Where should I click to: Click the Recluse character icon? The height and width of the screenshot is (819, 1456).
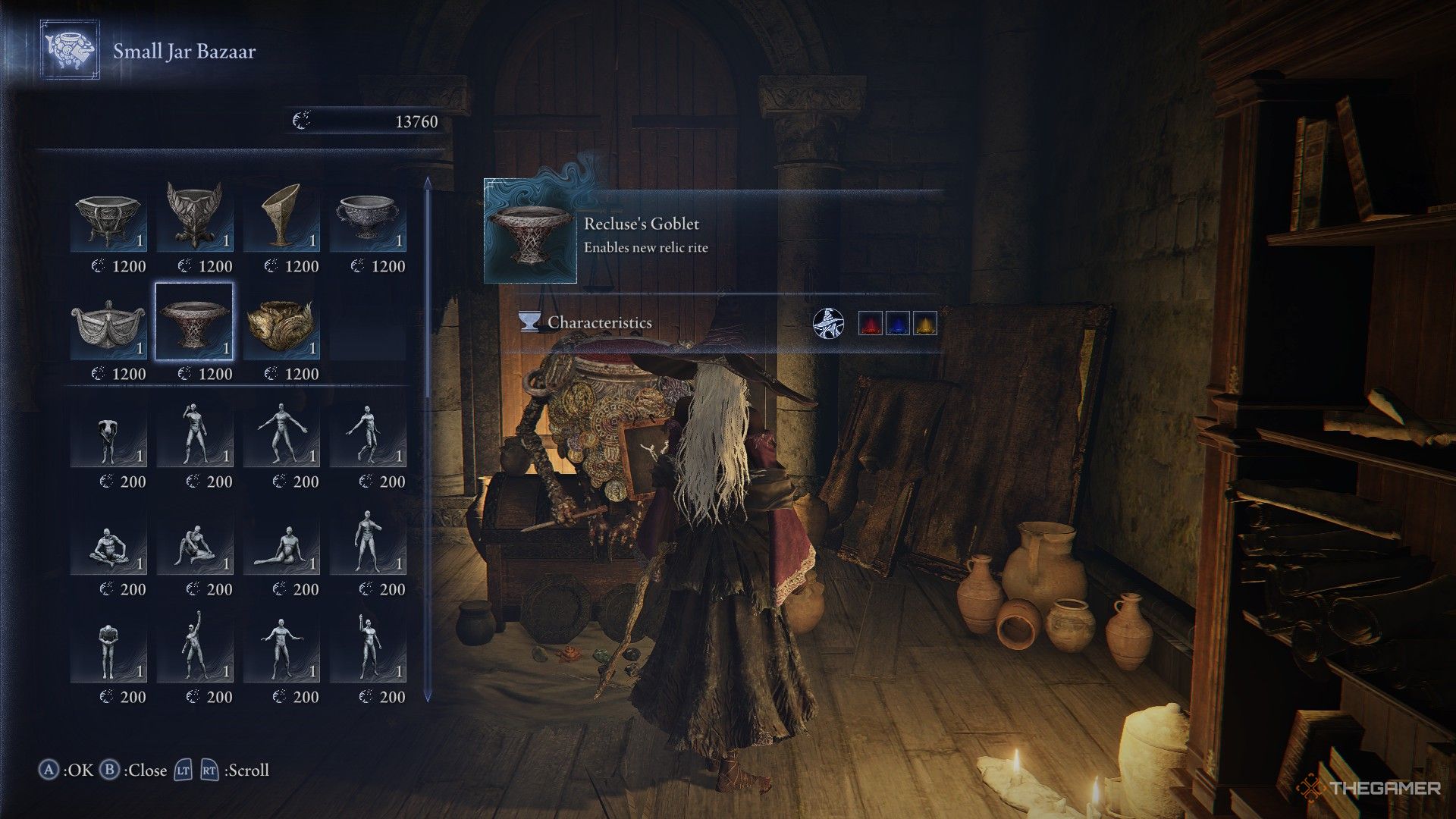click(828, 323)
